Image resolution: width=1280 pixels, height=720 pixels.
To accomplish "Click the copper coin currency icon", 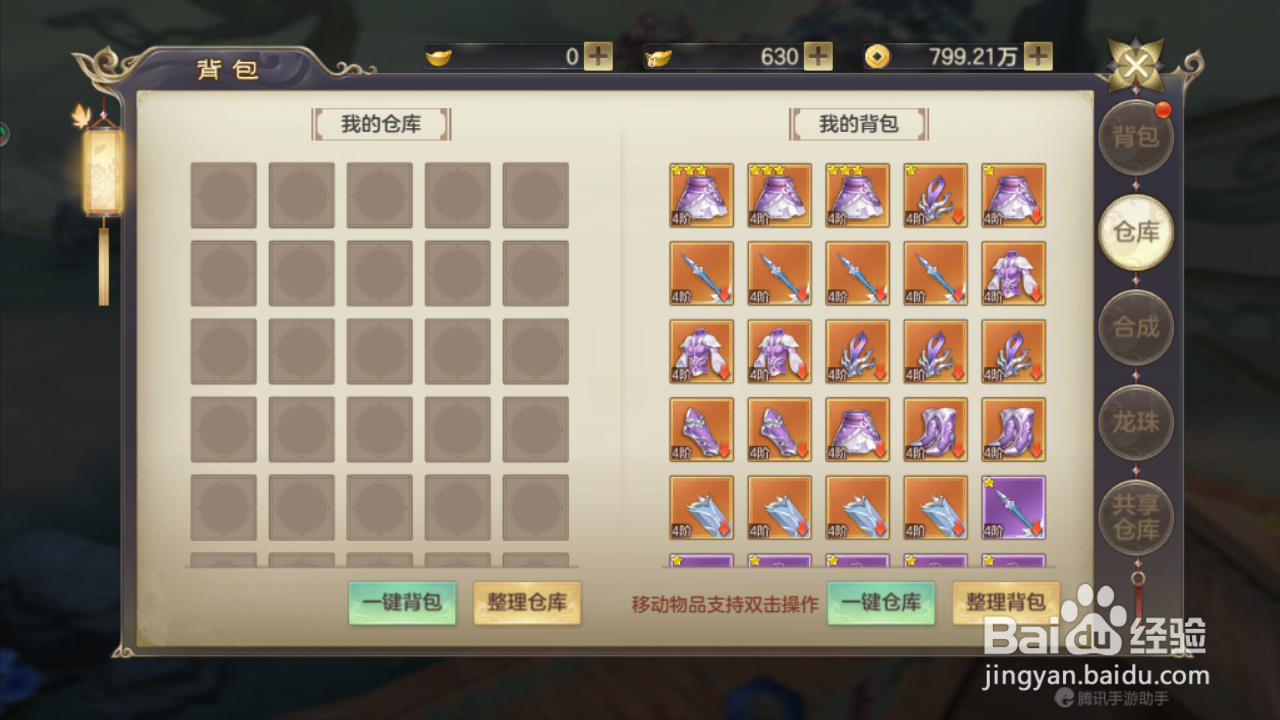I will click(878, 57).
